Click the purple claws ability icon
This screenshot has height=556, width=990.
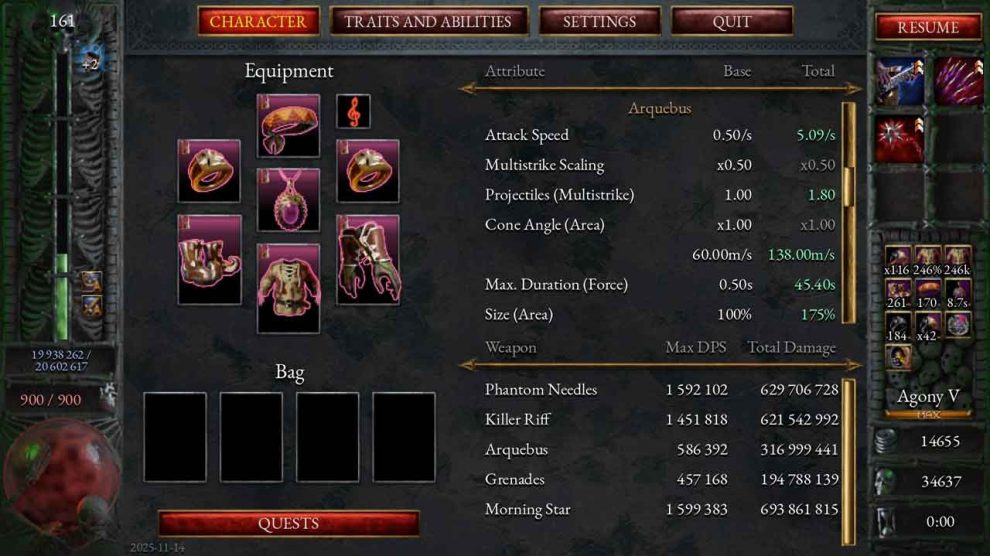point(958,82)
